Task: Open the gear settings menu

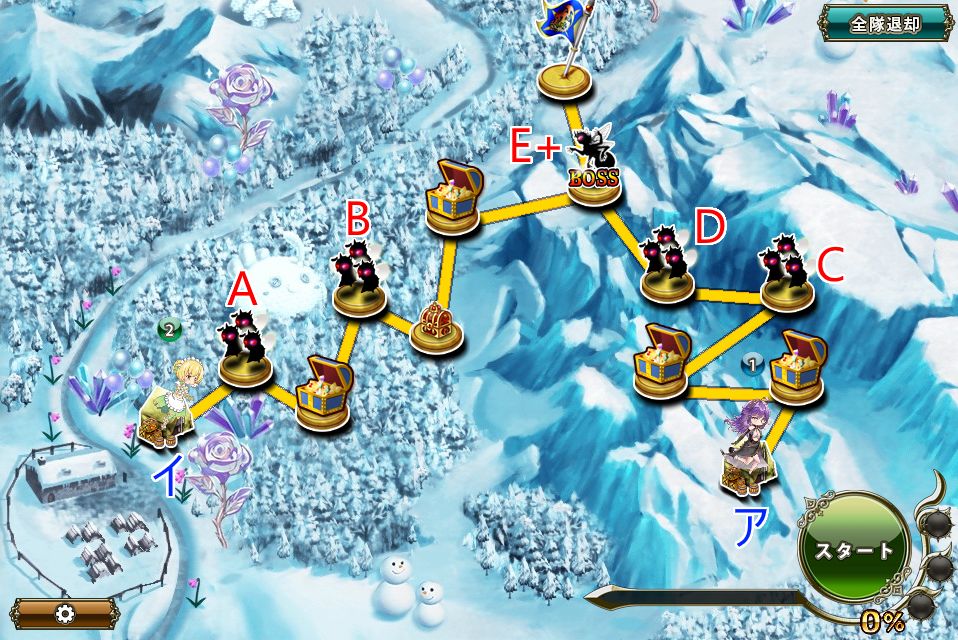Action: [66, 613]
